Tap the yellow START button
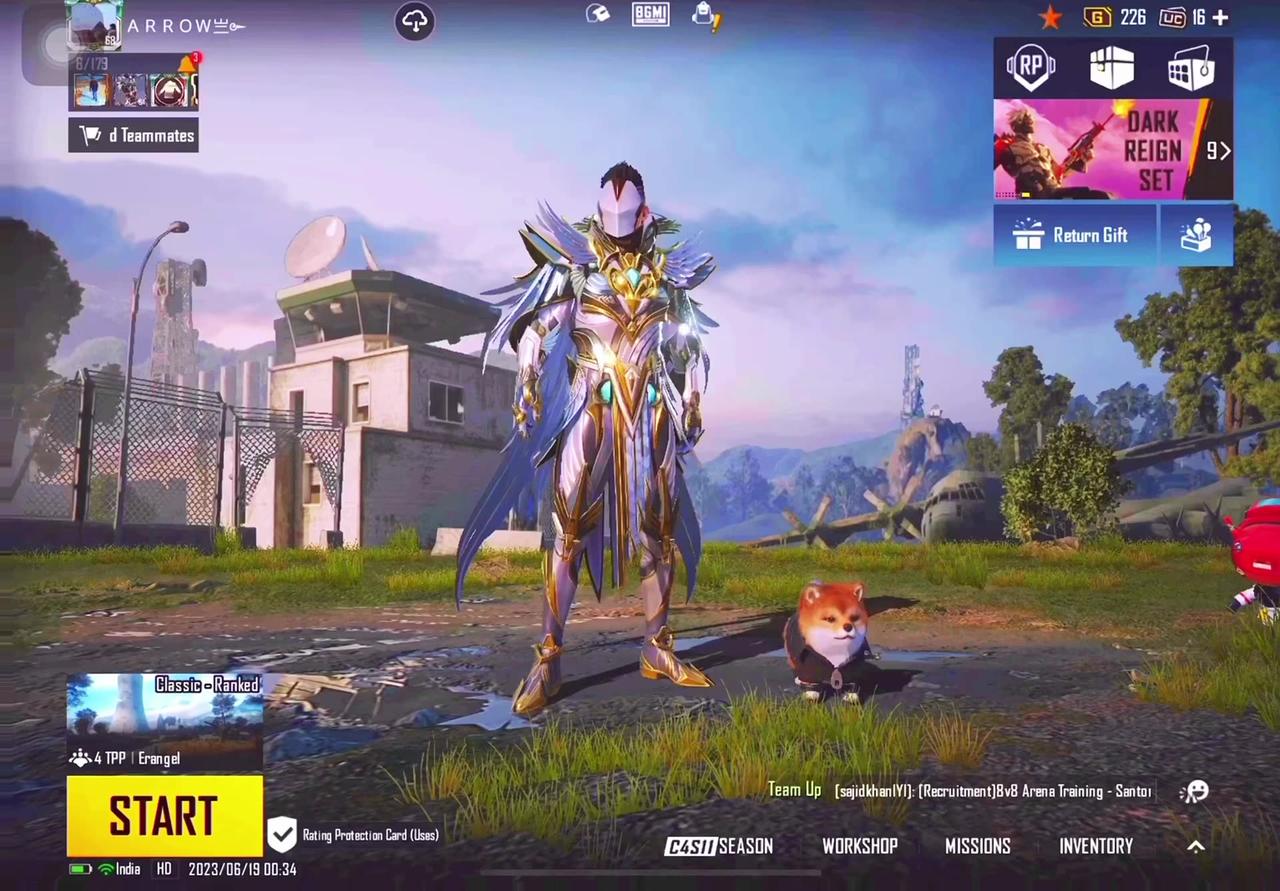This screenshot has height=891, width=1280. [165, 816]
